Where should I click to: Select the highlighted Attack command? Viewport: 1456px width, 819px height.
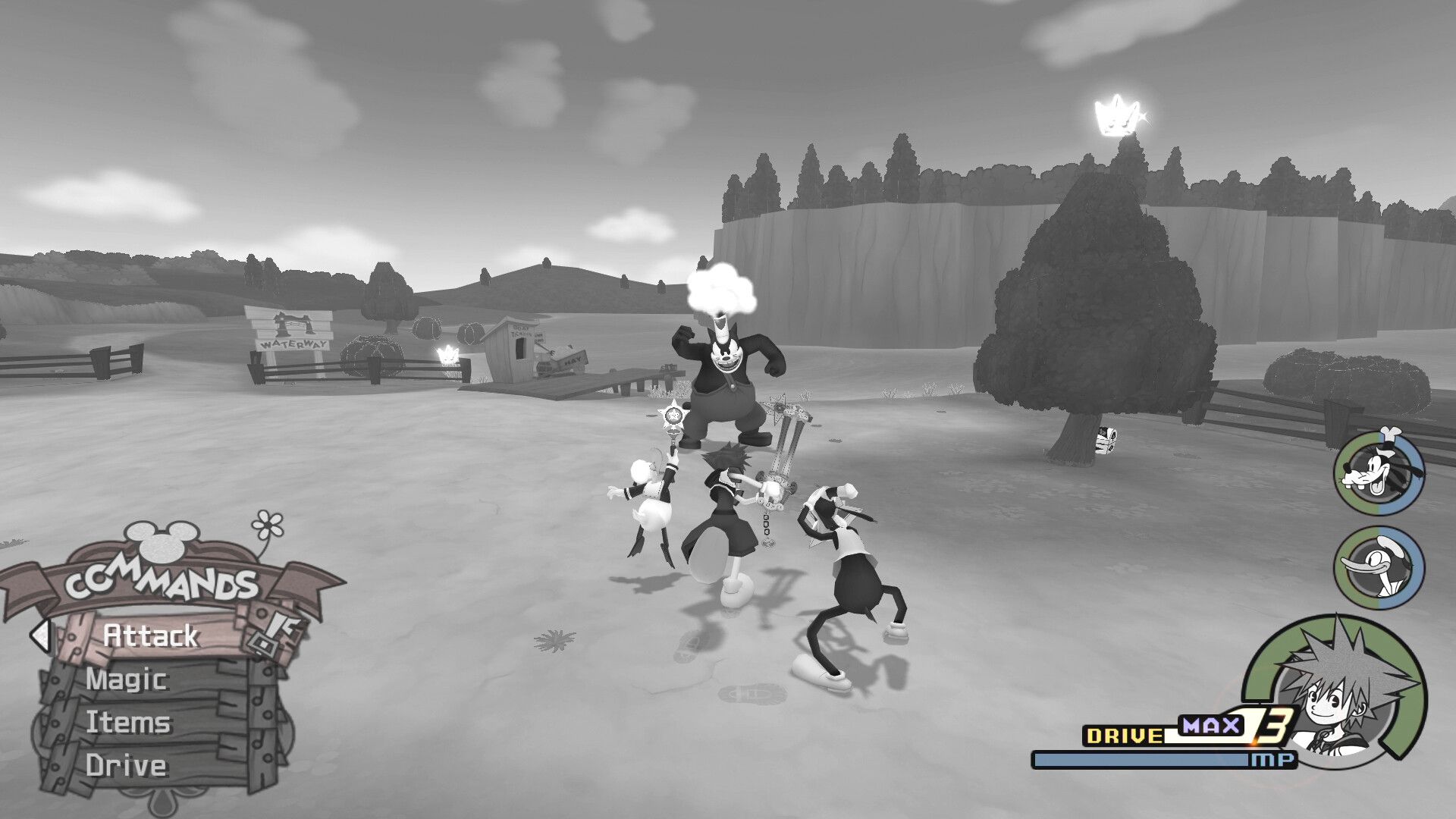click(x=150, y=637)
